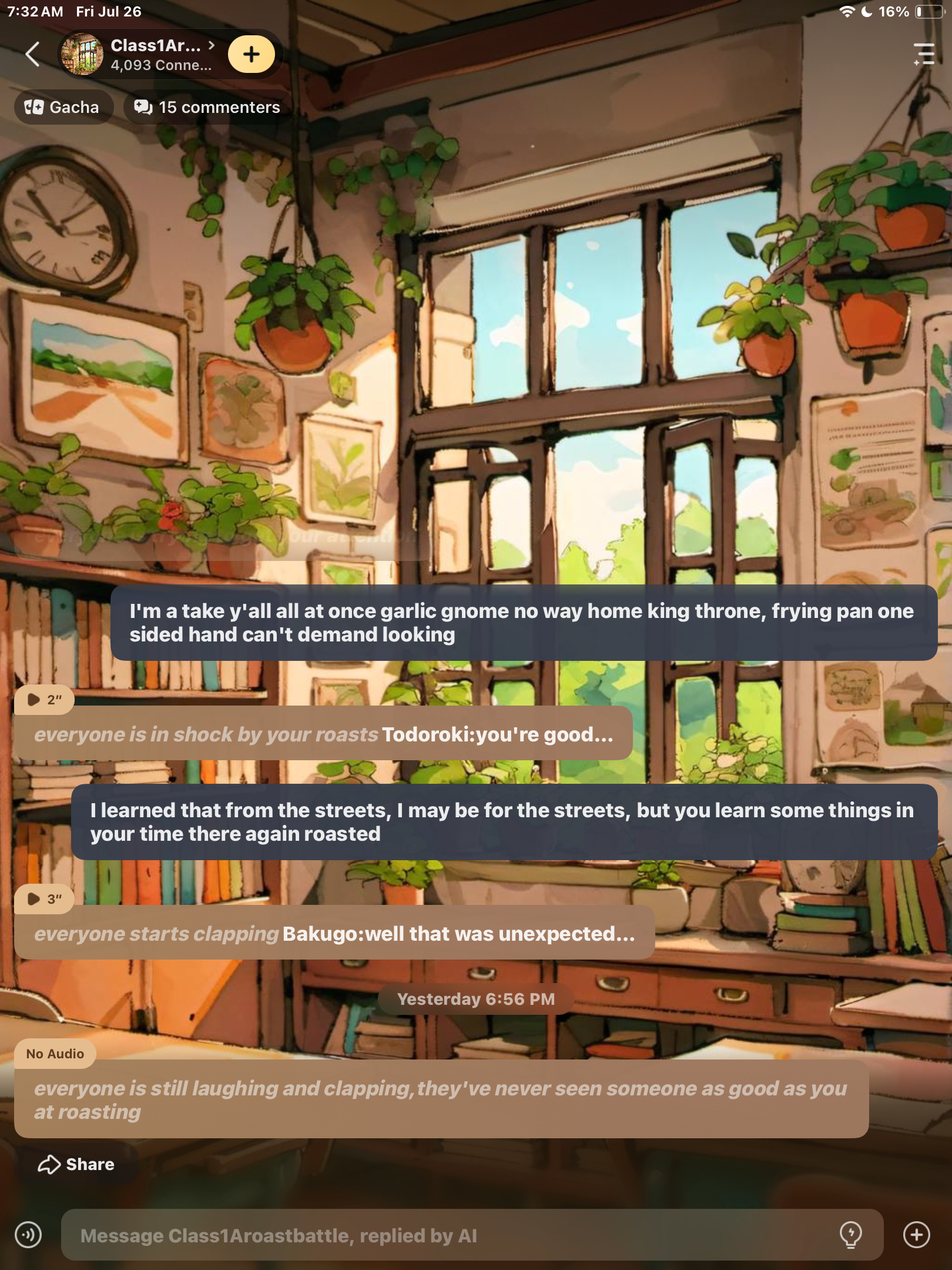Play the 3-second Bakugo audio clip

coord(44,898)
